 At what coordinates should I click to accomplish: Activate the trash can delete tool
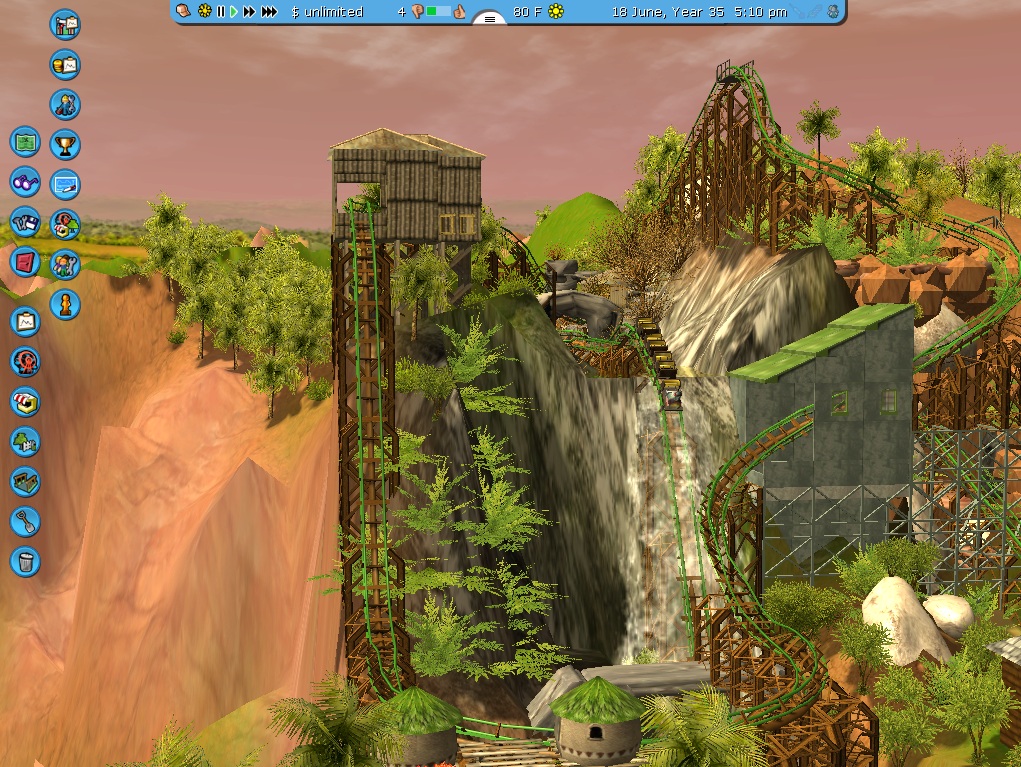25,561
